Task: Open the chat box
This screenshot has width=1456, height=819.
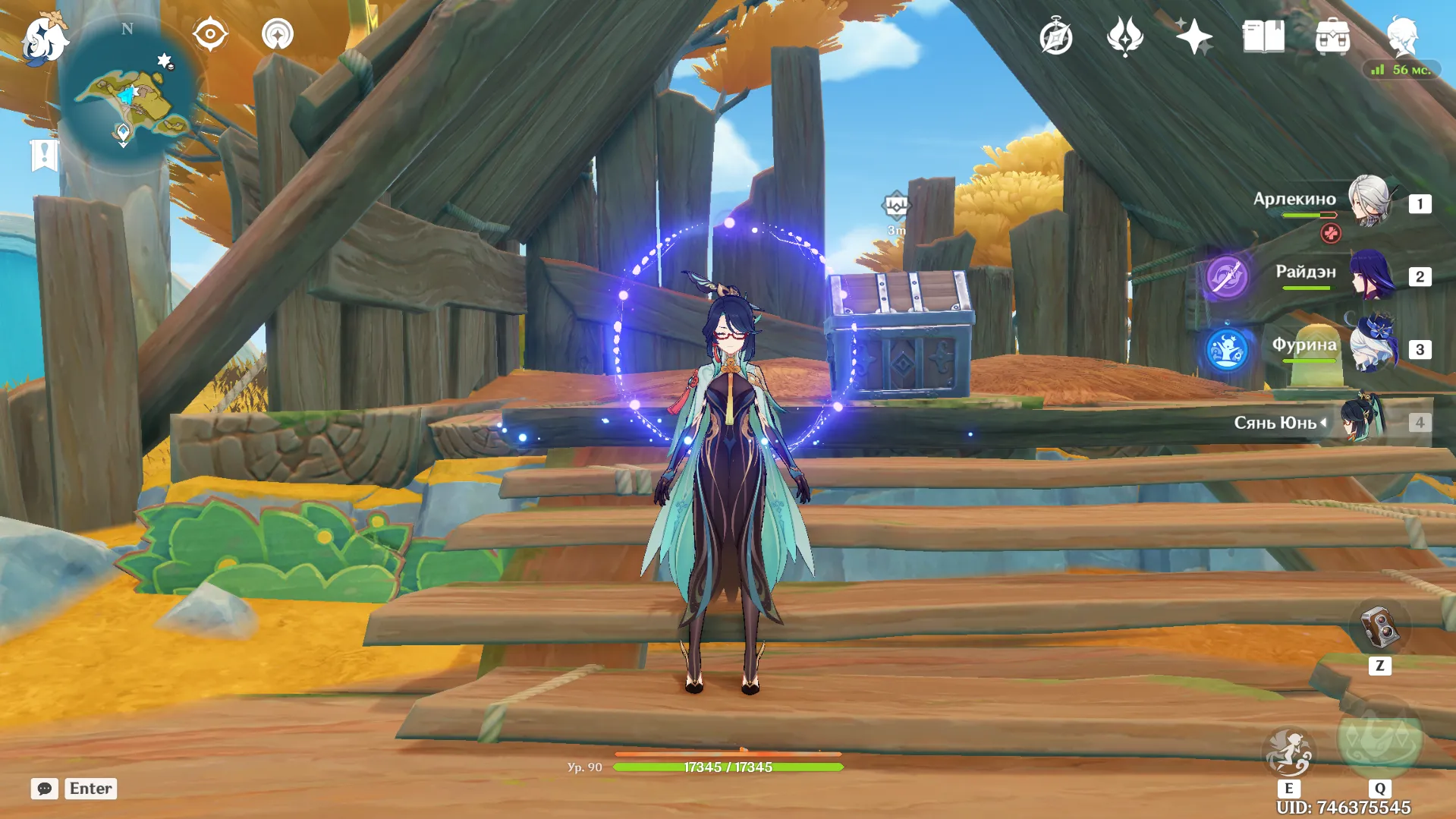Action: 45,789
